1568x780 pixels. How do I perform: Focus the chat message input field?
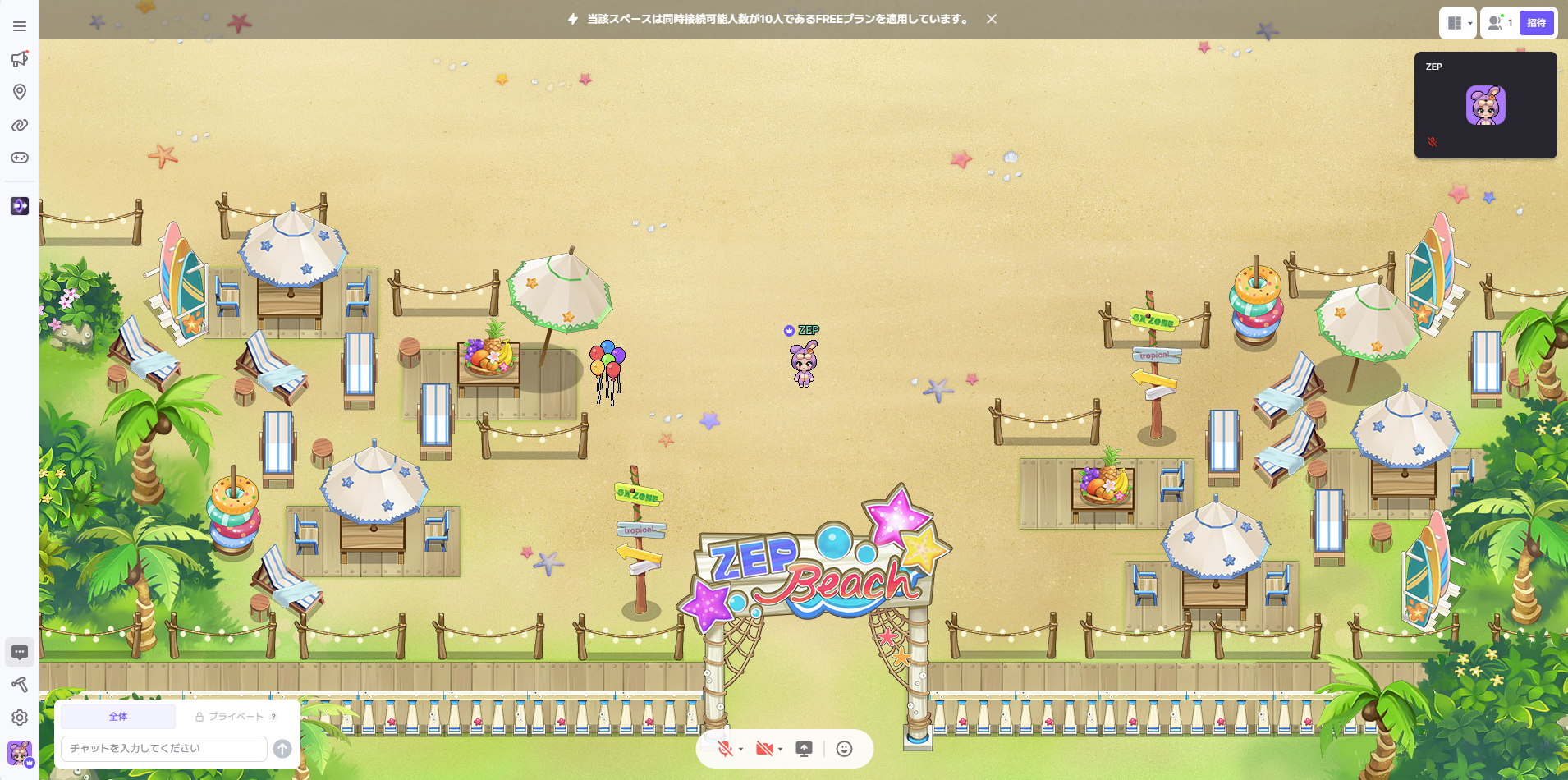tap(164, 748)
